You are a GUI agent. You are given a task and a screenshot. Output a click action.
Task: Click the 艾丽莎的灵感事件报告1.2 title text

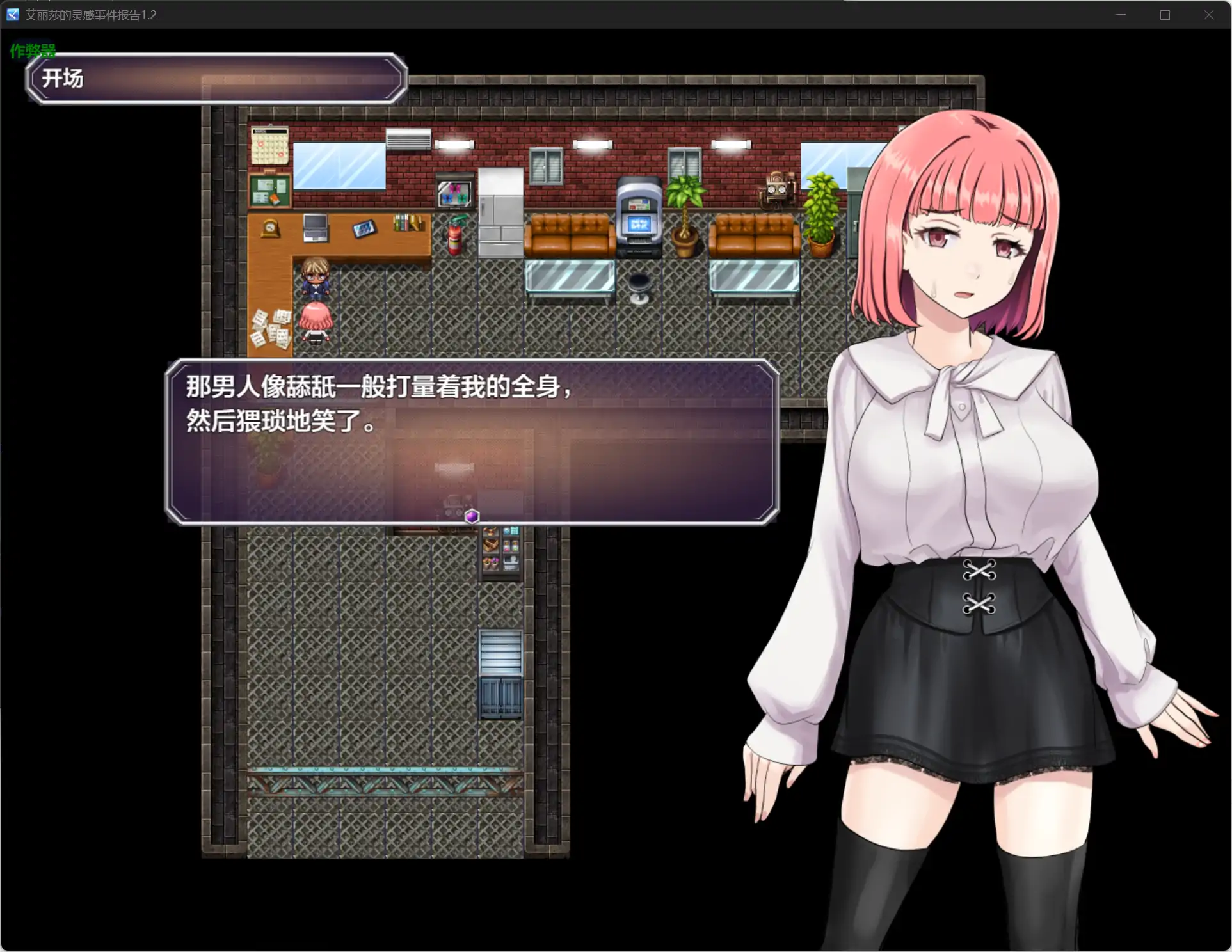(90, 15)
